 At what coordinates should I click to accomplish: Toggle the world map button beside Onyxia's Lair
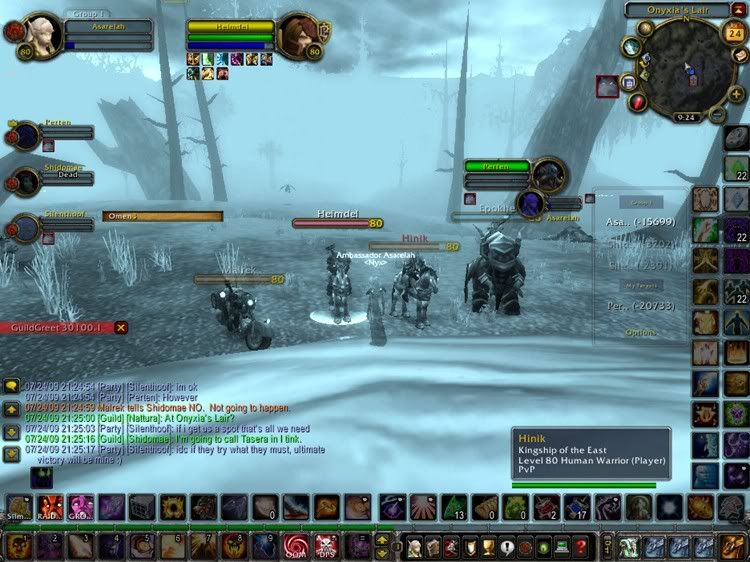pos(738,9)
